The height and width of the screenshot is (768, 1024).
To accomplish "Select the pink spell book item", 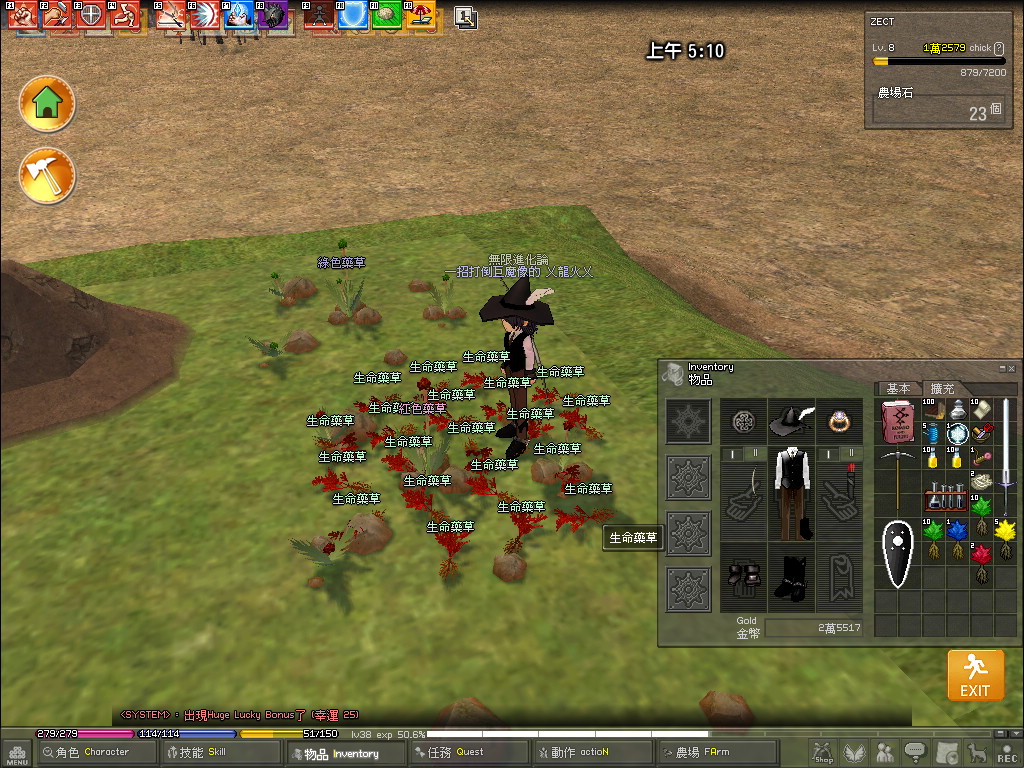I will click(898, 420).
